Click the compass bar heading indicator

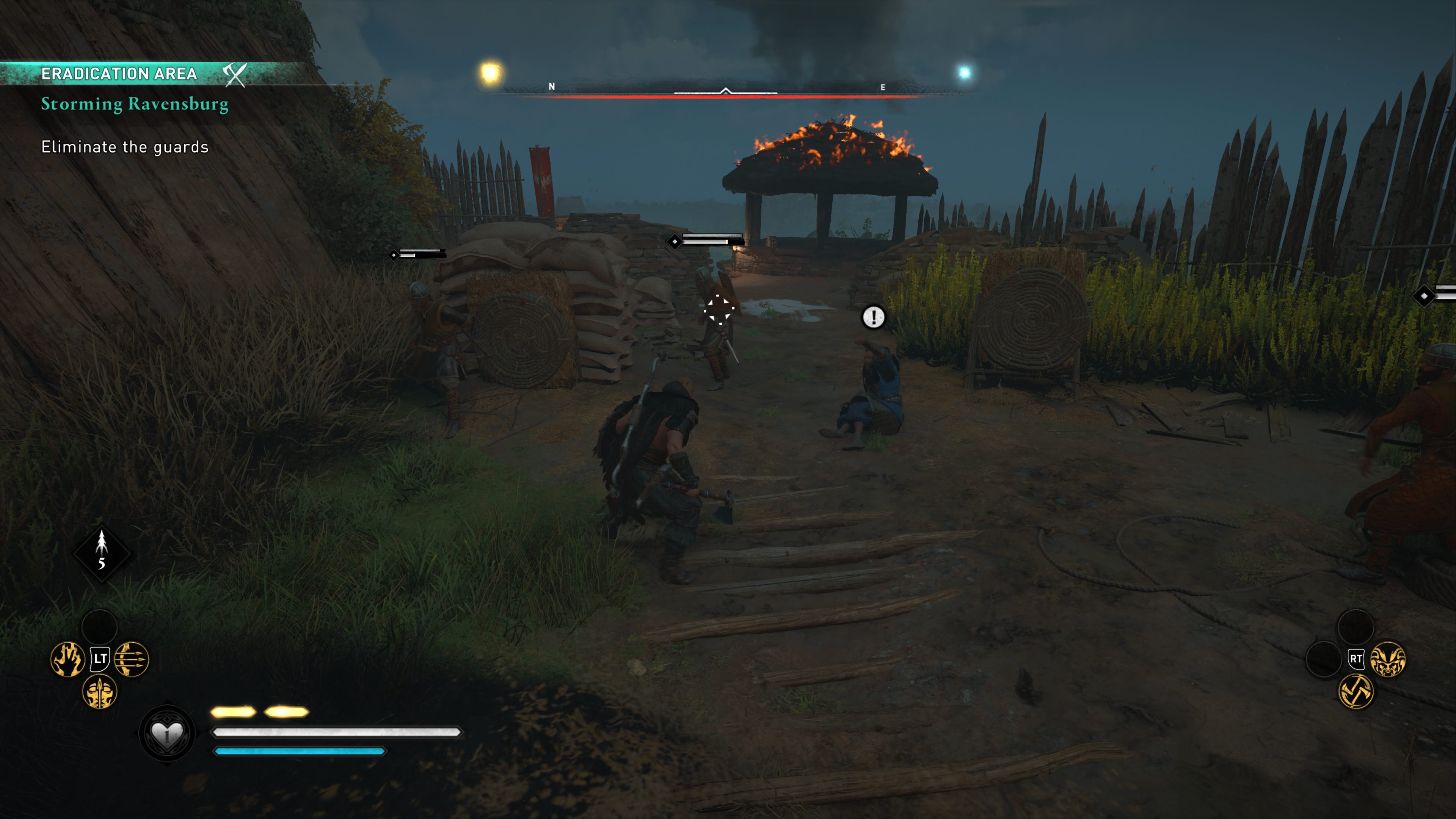pos(726,91)
